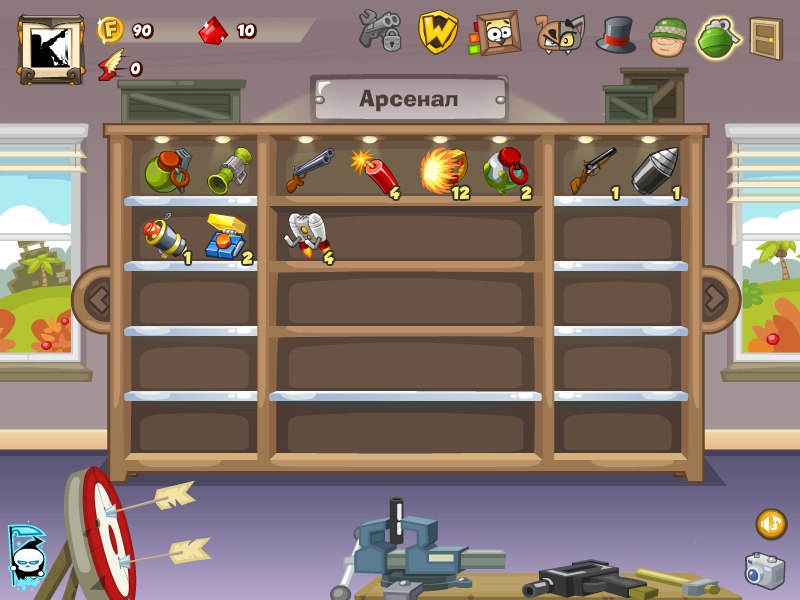Open the soldier helmet menu
The height and width of the screenshot is (600, 800).
(x=669, y=36)
